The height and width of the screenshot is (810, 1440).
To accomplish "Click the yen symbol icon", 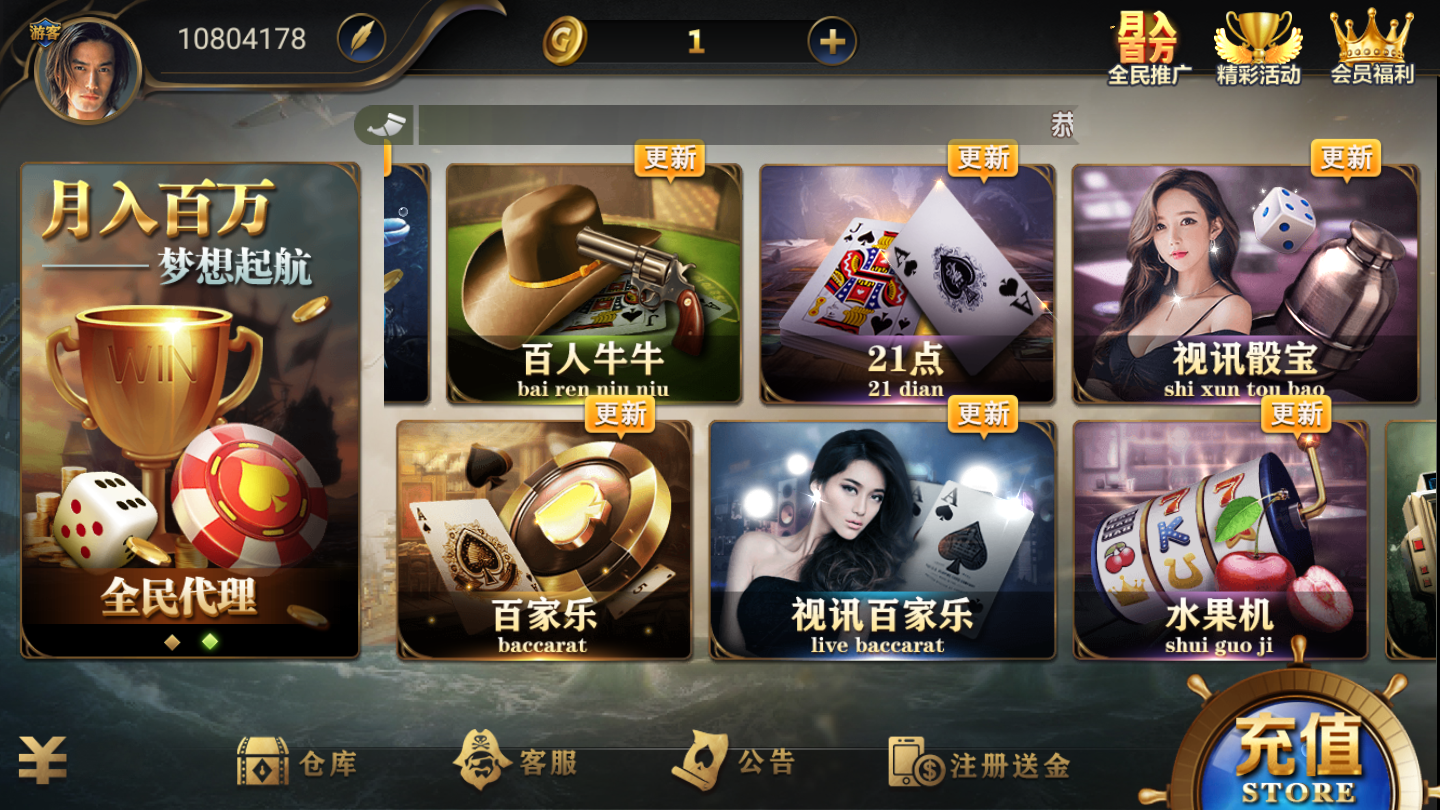I will tap(42, 761).
